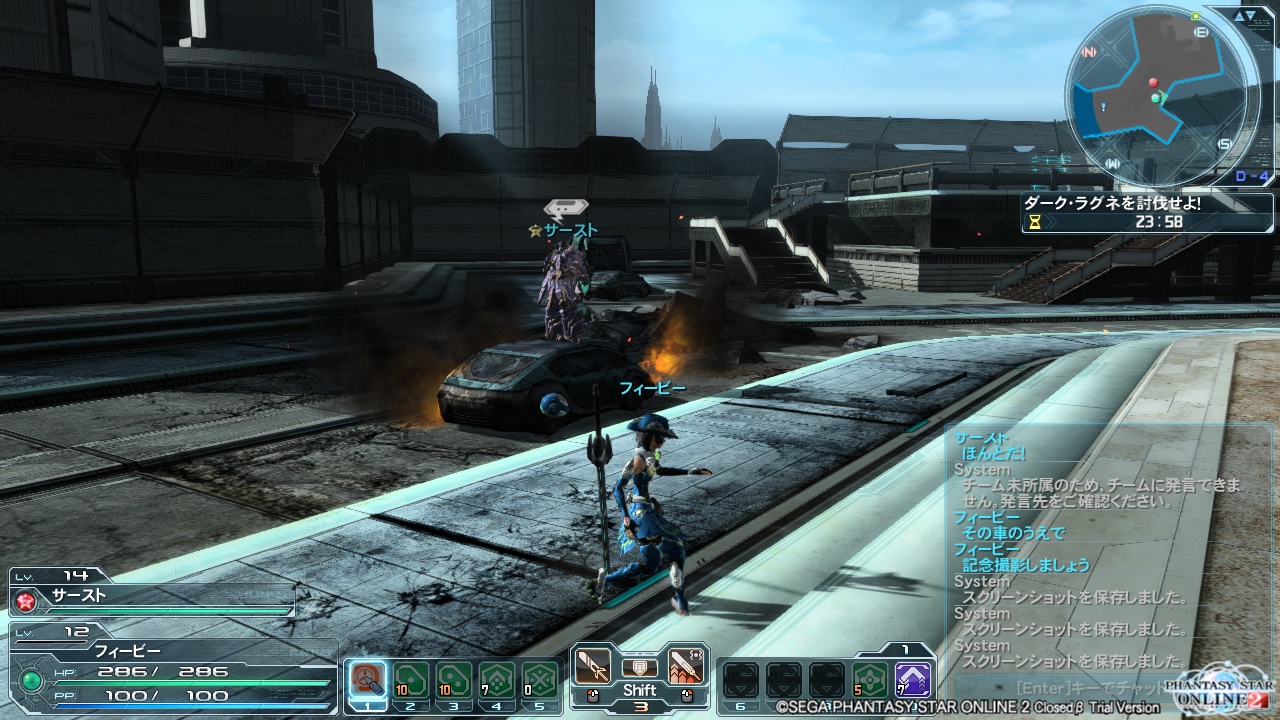Use the green item with count 5
The height and width of the screenshot is (720, 1280).
(x=870, y=680)
